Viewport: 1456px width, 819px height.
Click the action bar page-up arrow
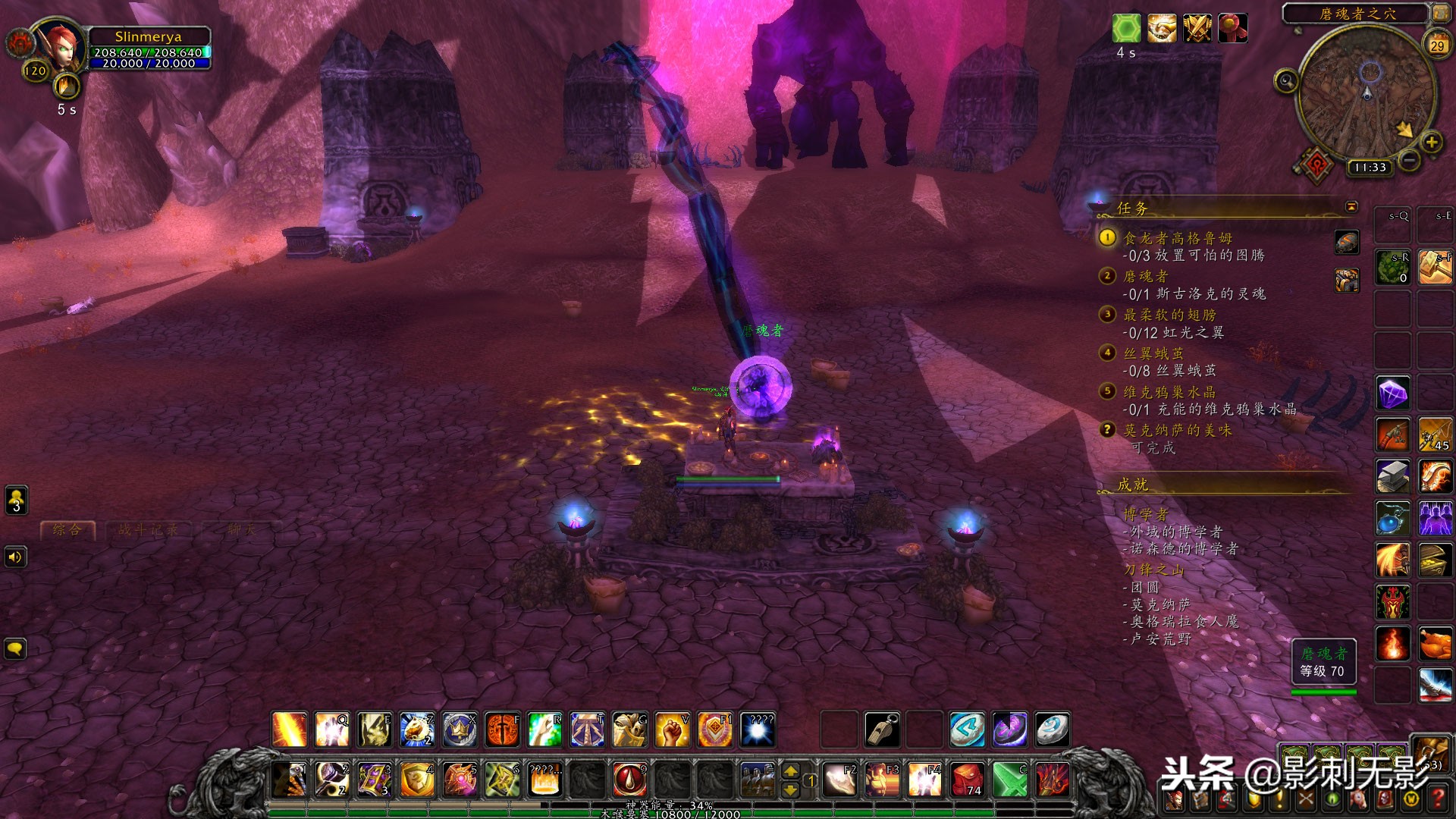(790, 771)
